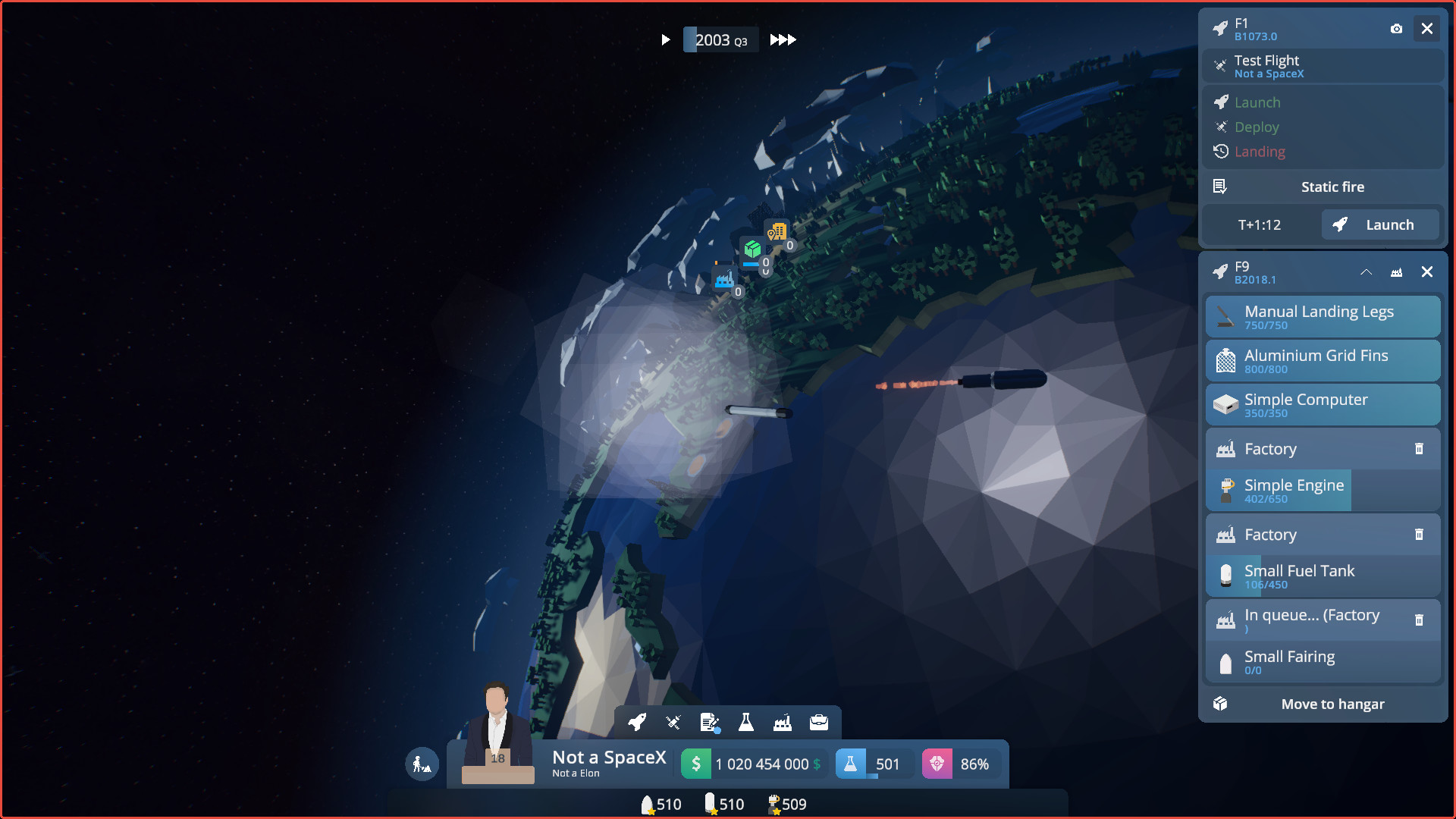1456x819 pixels.
Task: Select the factory icon in bottom toolbar
Action: 783,723
